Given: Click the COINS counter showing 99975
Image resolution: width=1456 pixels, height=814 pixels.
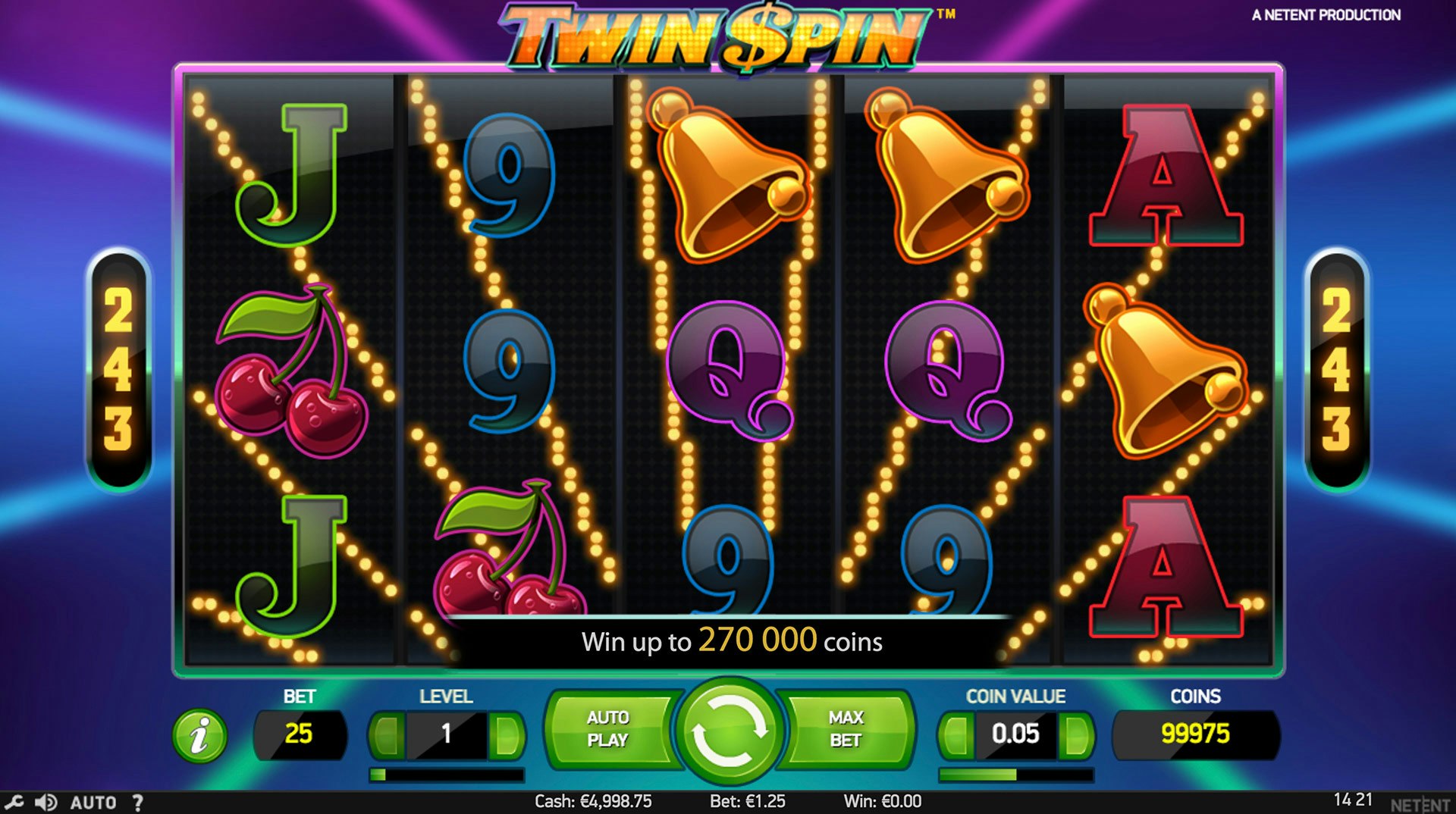Looking at the screenshot, I should (1198, 733).
